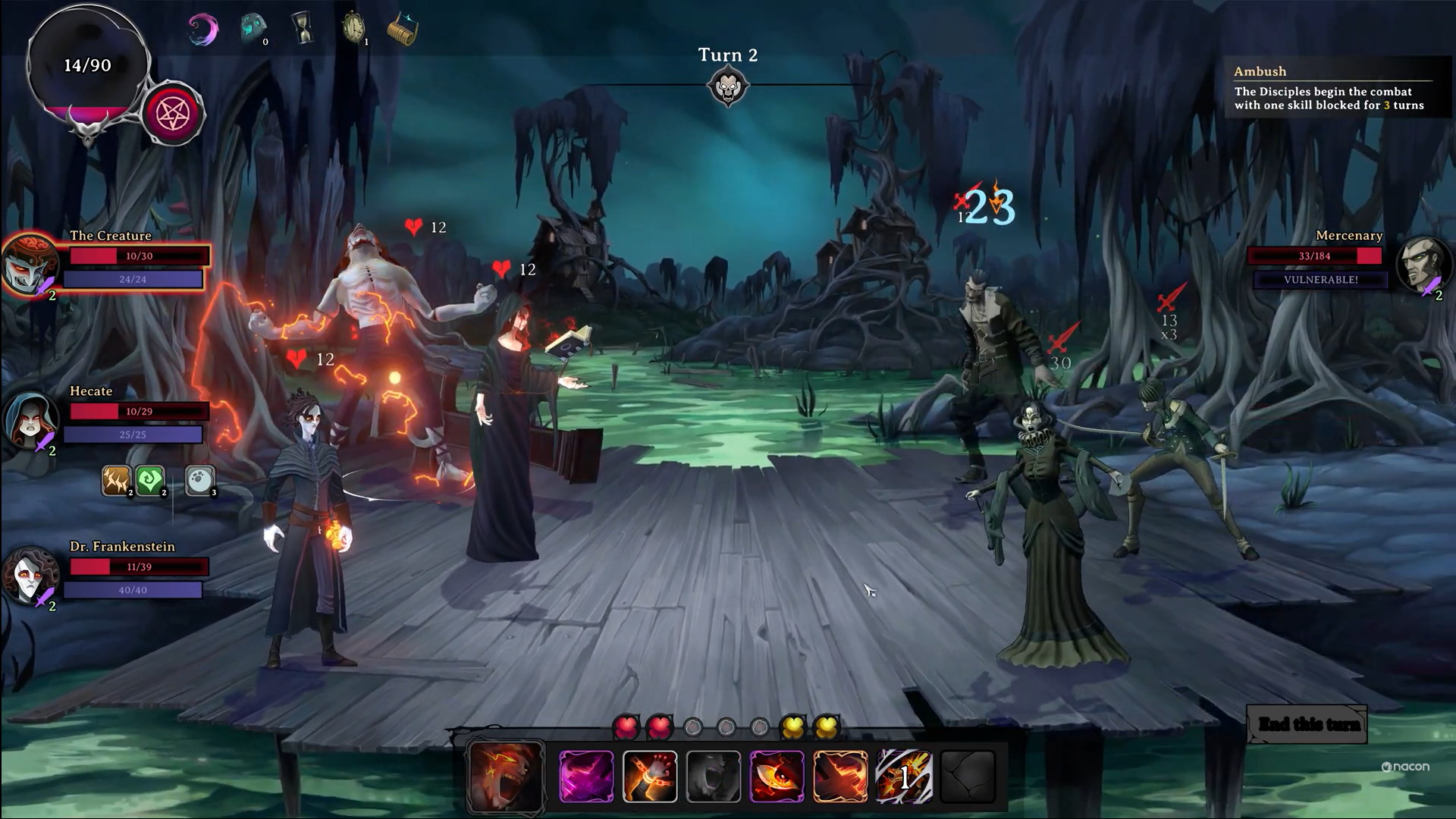Screen dimensions: 1456x819
Task: Select The Creature's portrait
Action: 30,265
